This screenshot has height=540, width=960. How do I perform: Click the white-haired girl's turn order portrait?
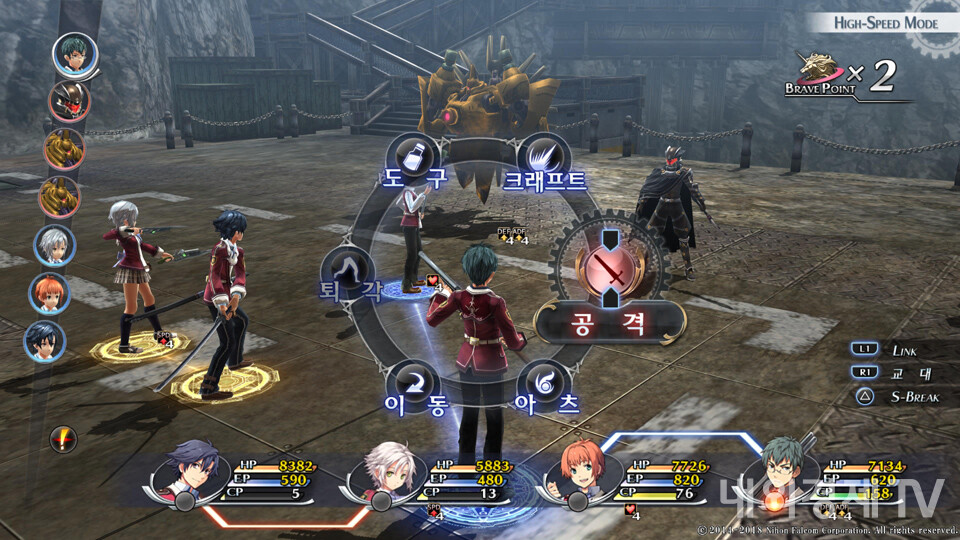click(x=54, y=245)
